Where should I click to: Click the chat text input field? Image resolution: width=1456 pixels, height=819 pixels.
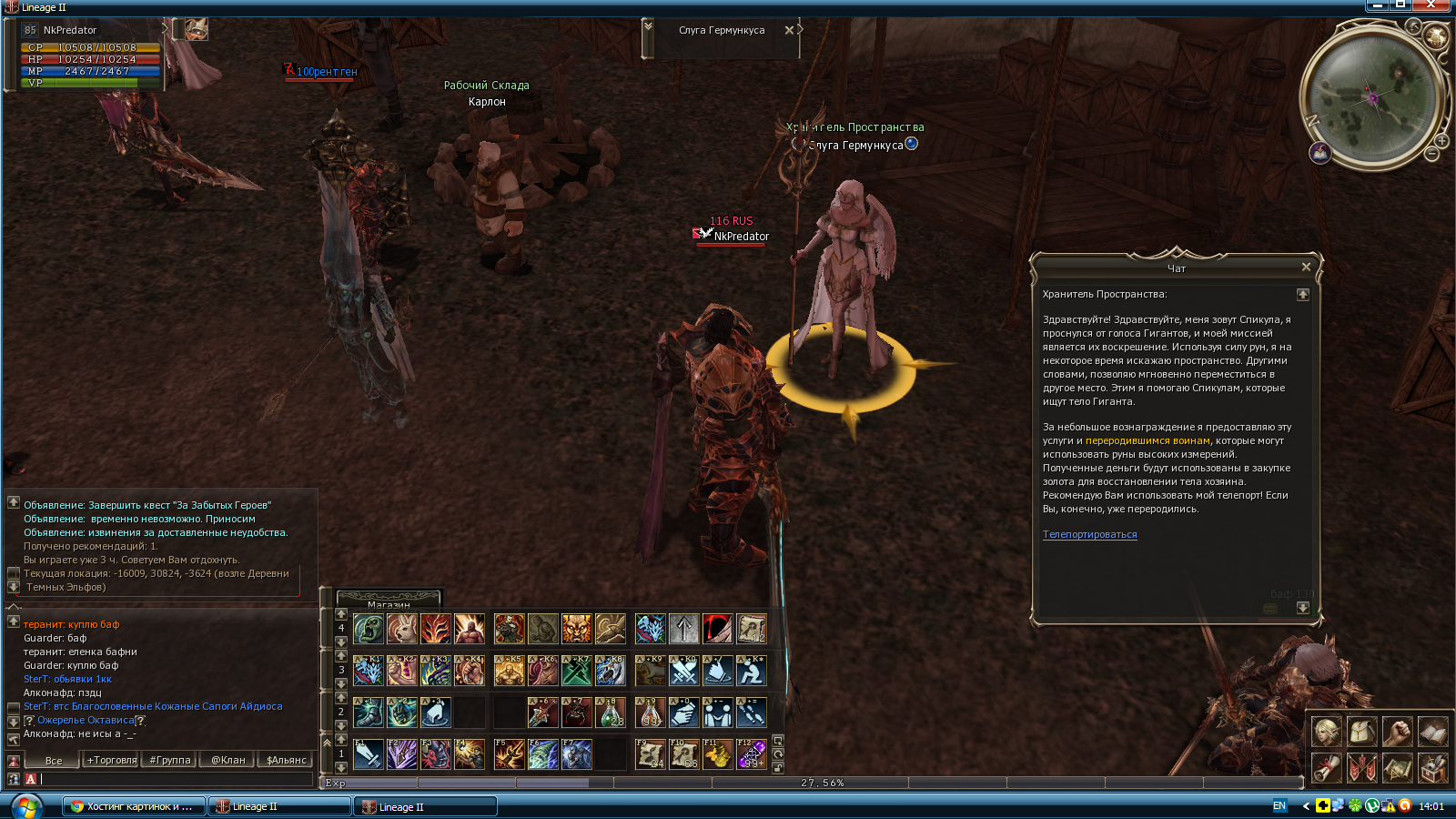tap(173, 779)
